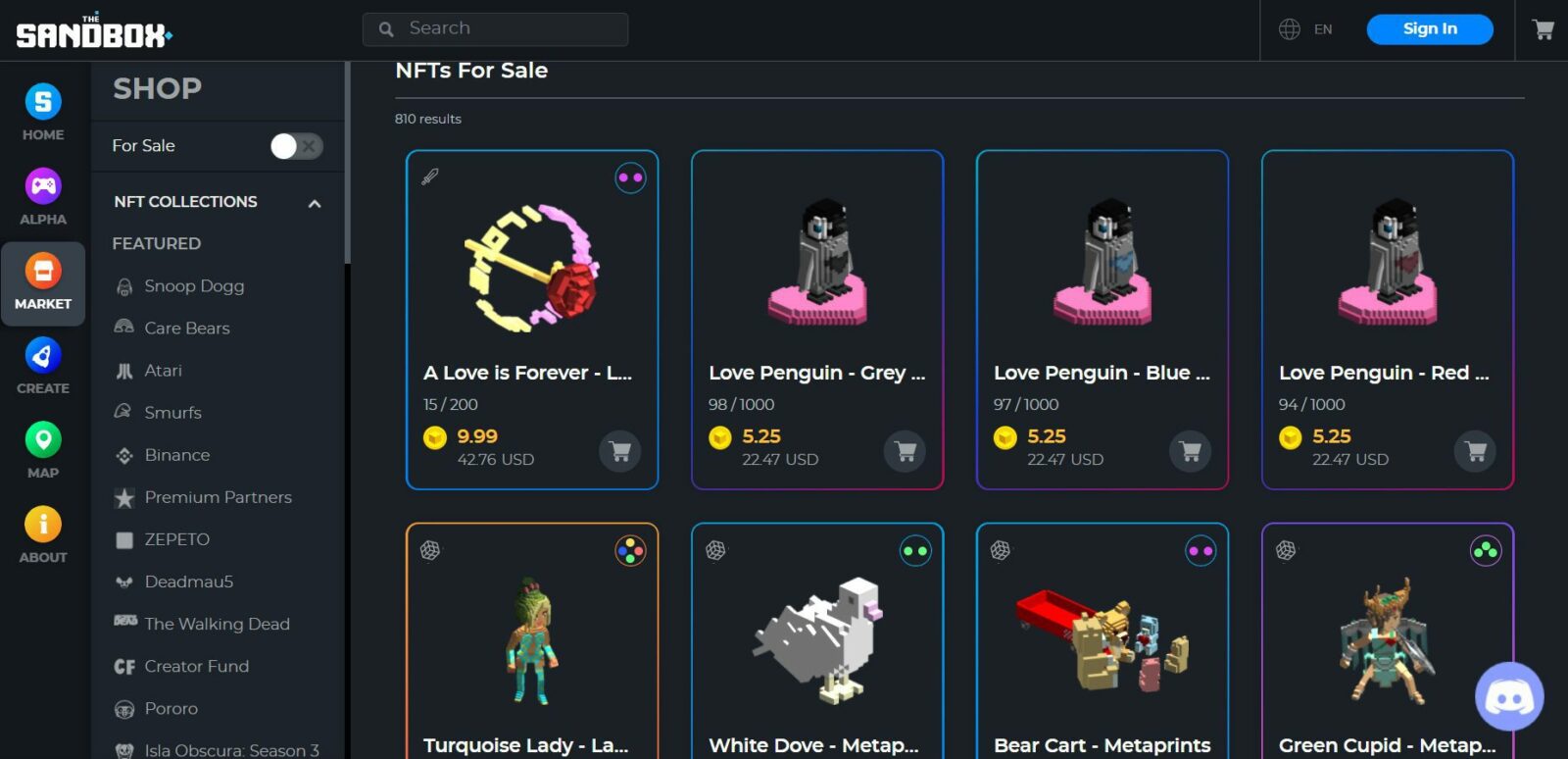Select The Walking Dead collection
The height and width of the screenshot is (759, 1568).
[217, 624]
